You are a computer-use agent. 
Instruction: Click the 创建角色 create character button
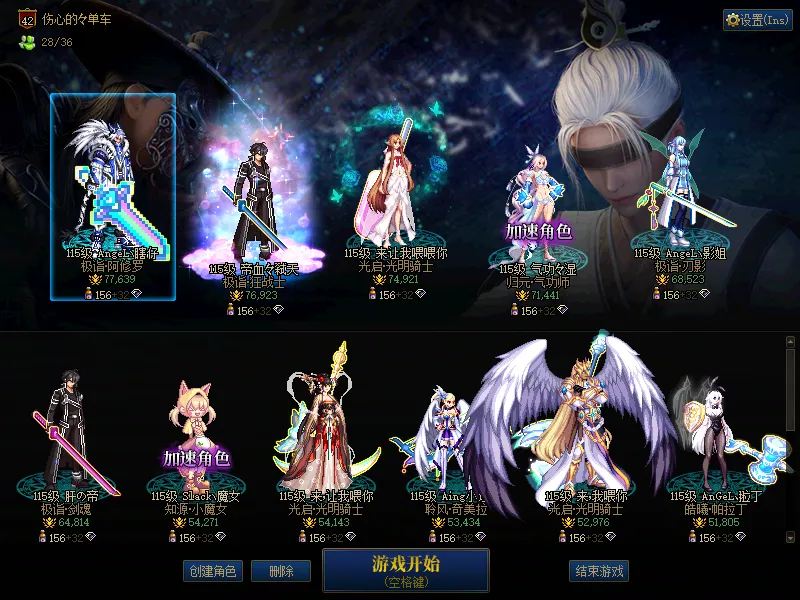tap(211, 571)
